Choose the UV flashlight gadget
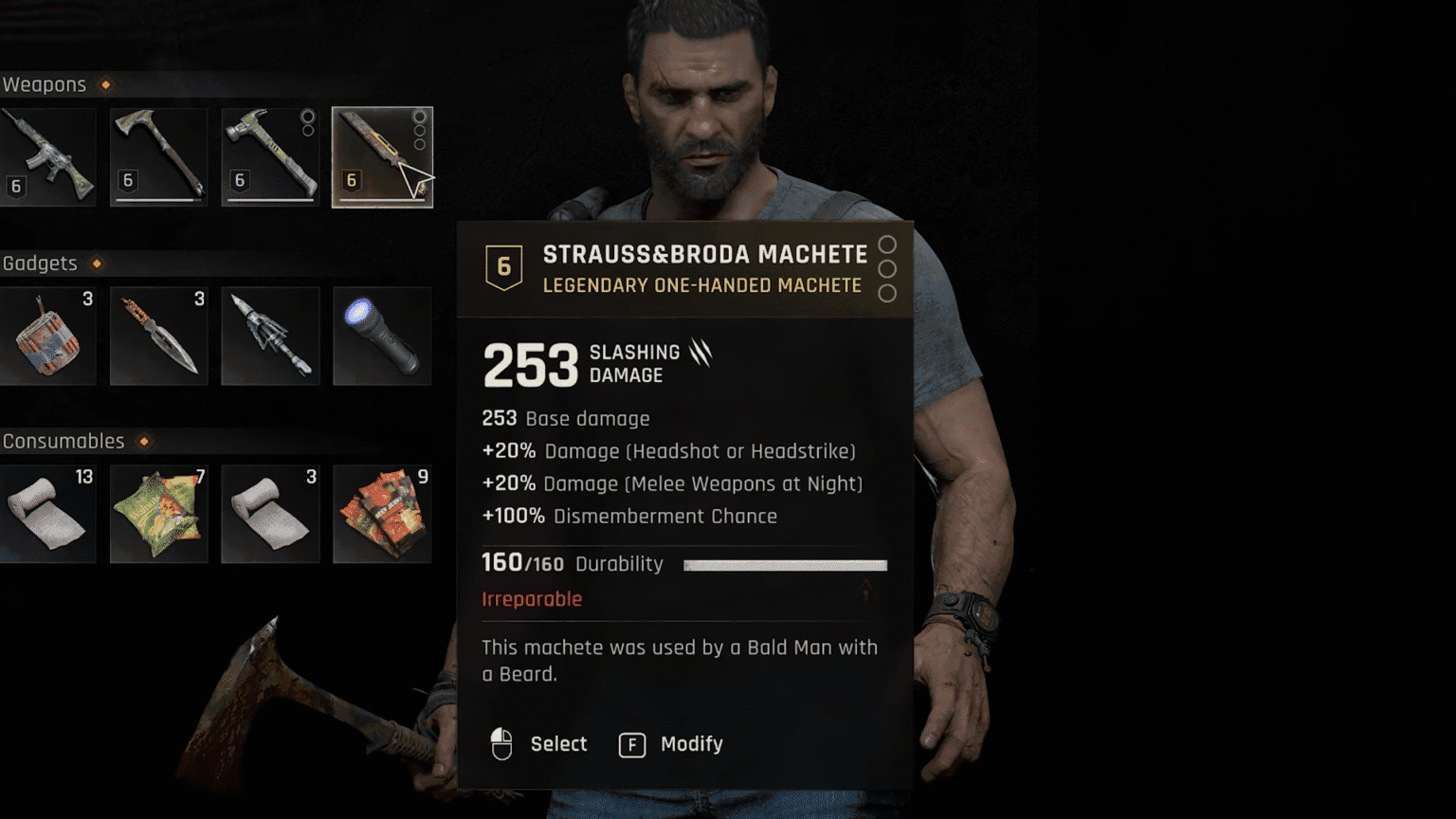 381,336
